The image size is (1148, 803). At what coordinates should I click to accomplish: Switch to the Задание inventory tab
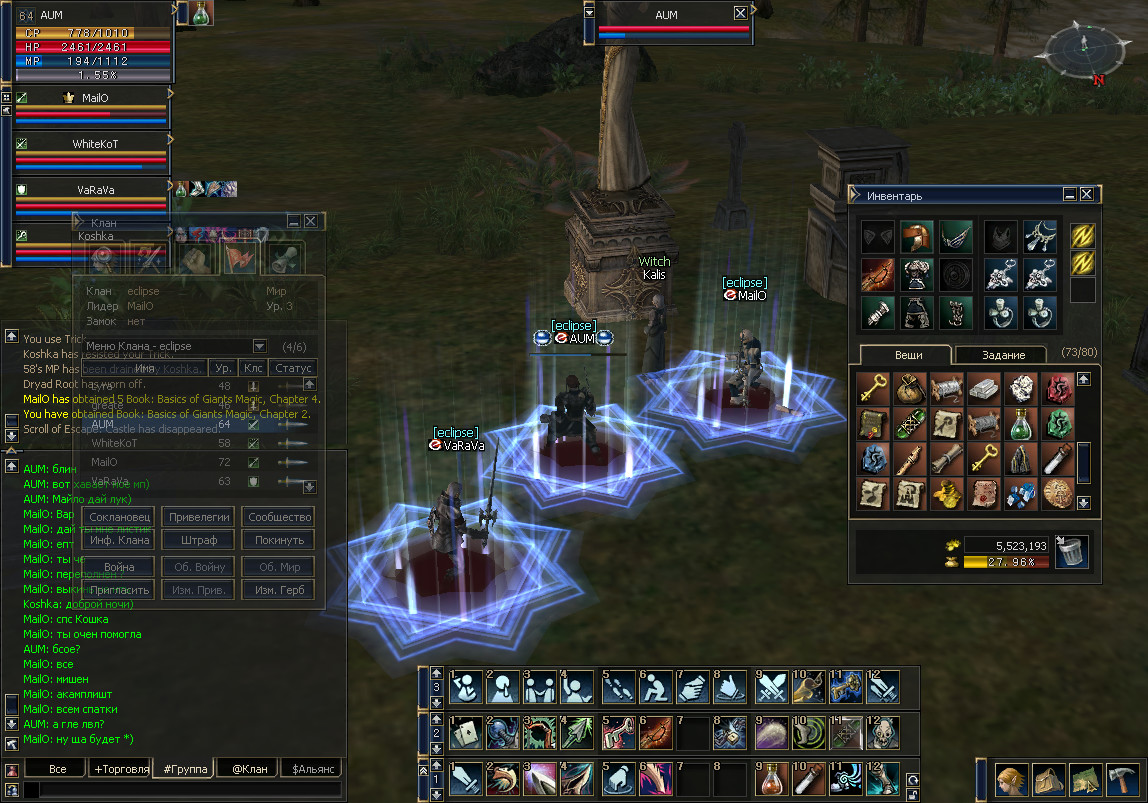pyautogui.click(x=1002, y=355)
